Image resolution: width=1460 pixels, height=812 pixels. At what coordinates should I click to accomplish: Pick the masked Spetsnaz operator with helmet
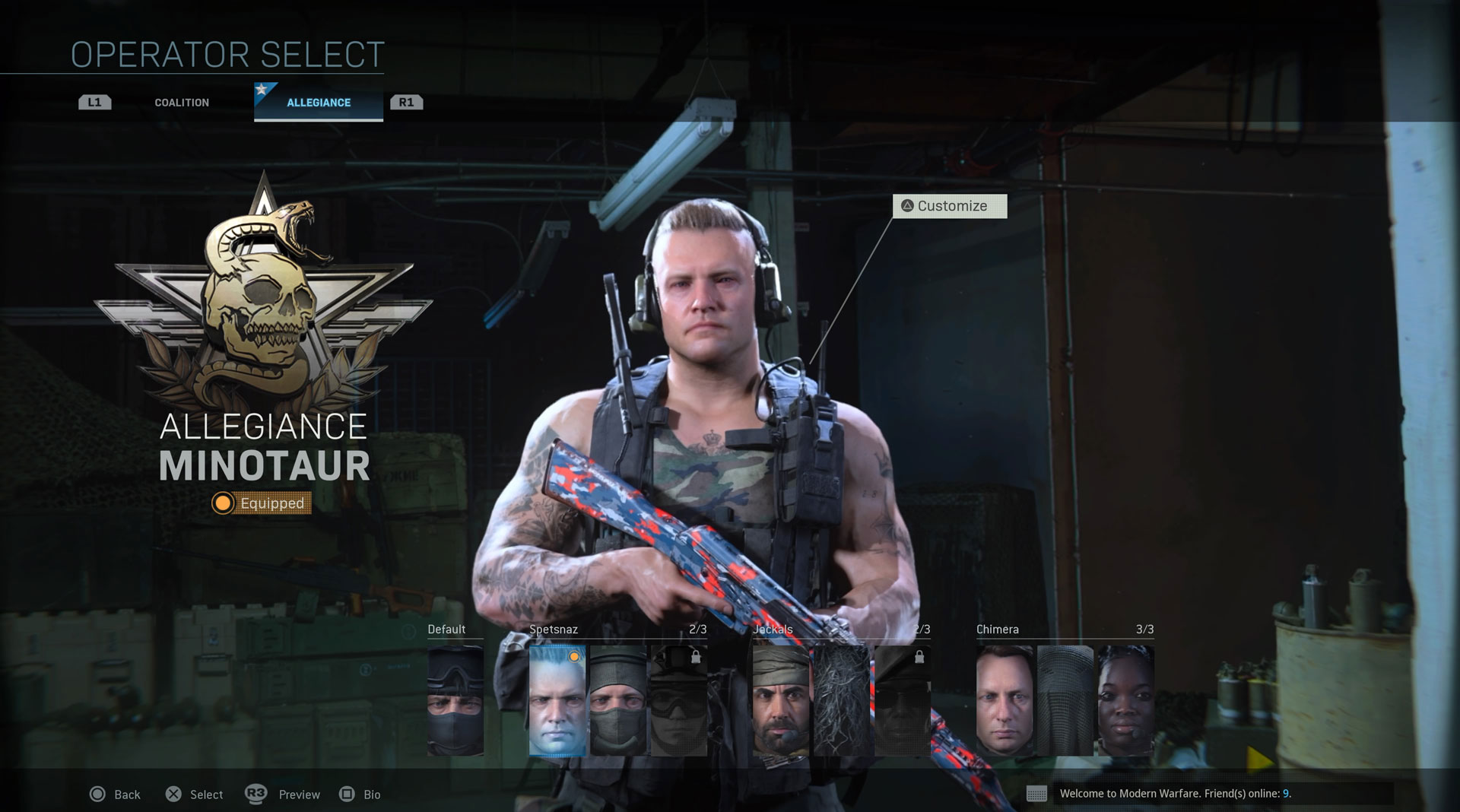click(617, 700)
